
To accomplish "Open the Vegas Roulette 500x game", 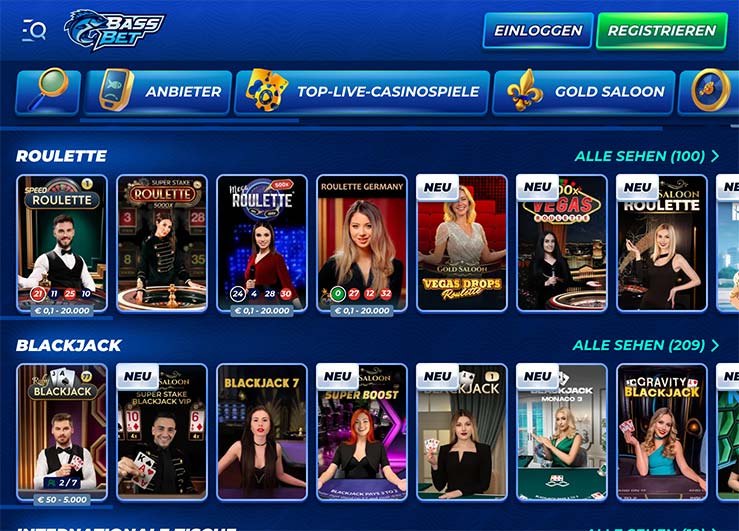I will [x=562, y=243].
